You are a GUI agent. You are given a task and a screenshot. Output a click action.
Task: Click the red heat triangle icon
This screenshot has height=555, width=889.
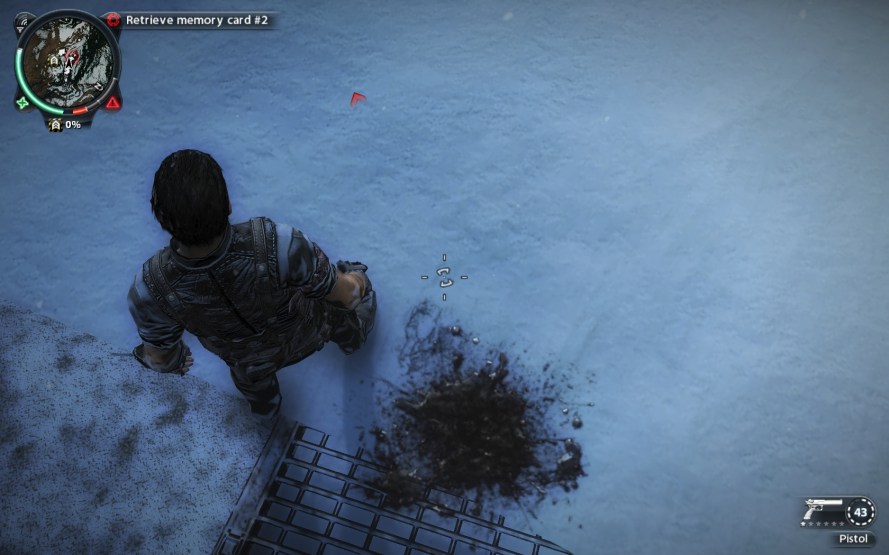(x=113, y=102)
